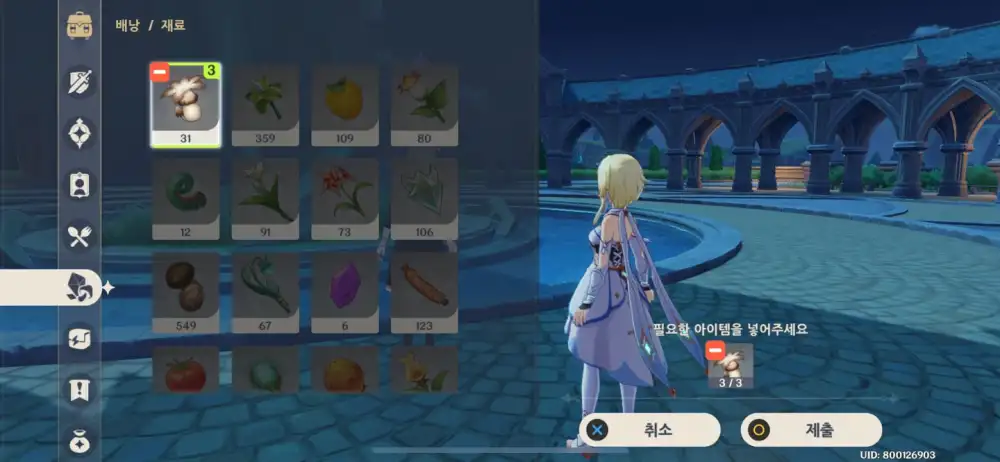
Task: Cancel with the 취소 button
Action: 650,430
